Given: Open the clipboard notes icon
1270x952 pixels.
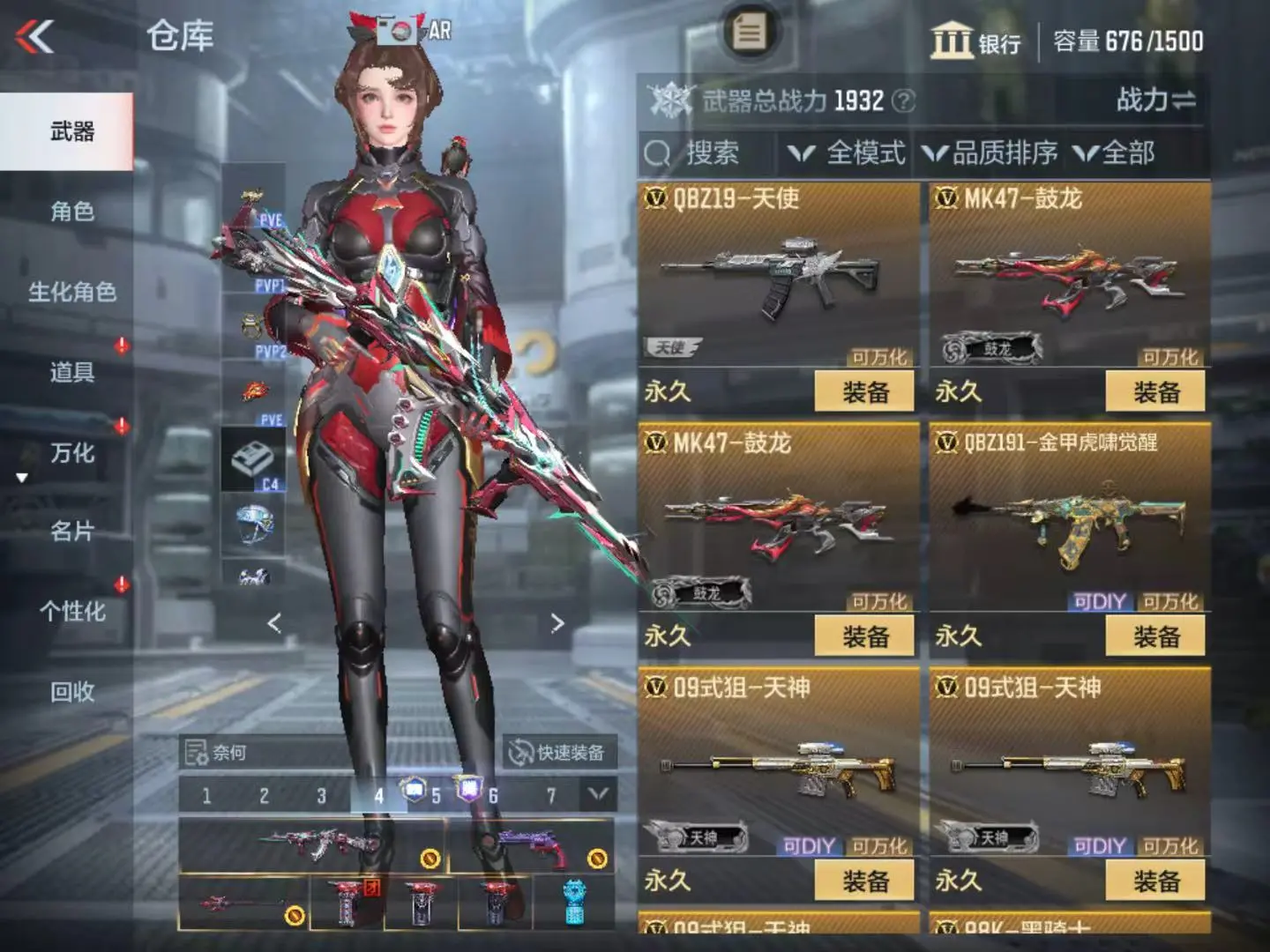Looking at the screenshot, I should pyautogui.click(x=749, y=33).
